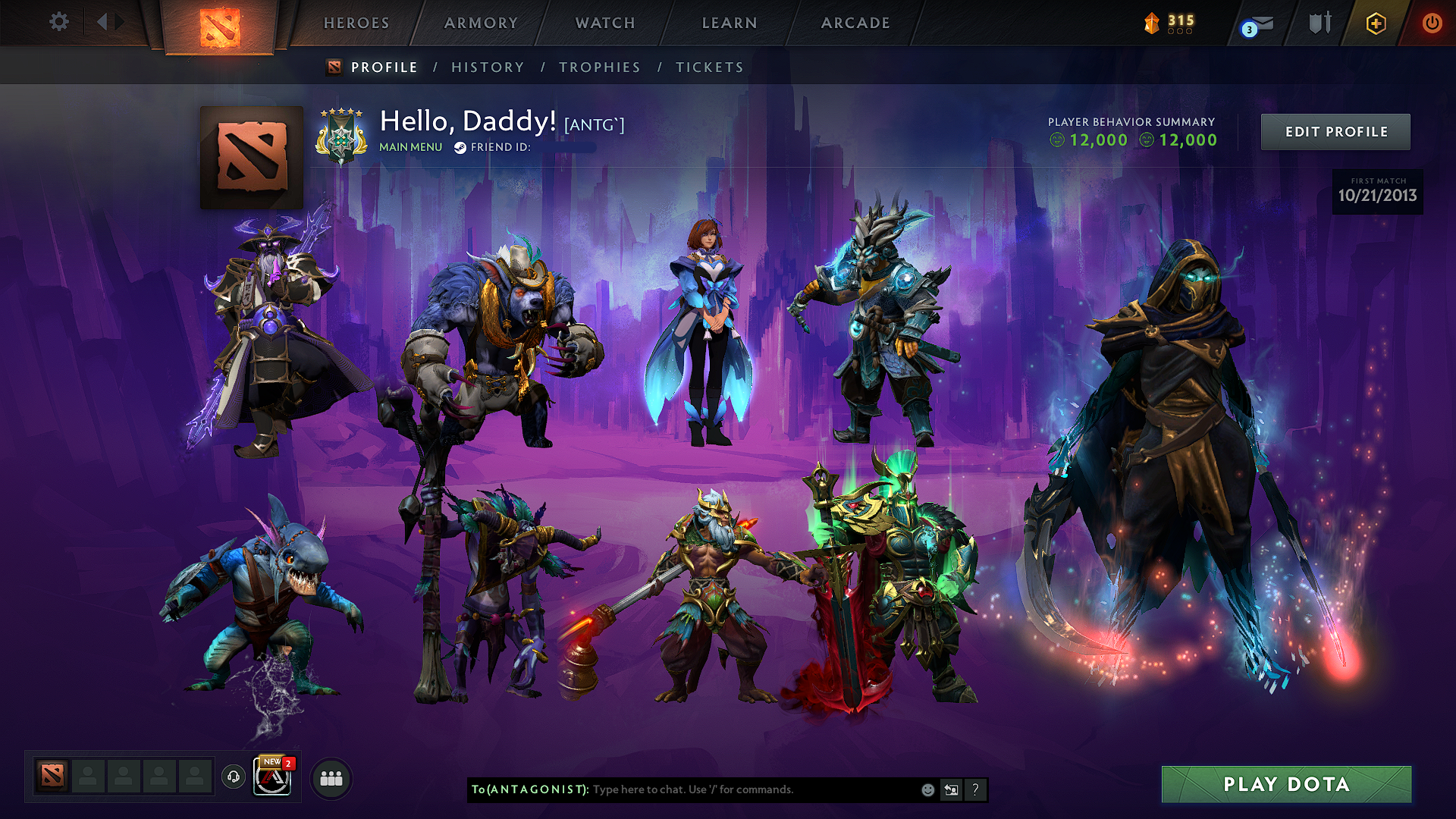The image size is (1456, 819).
Task: Open the settings gear menu
Action: (x=58, y=23)
